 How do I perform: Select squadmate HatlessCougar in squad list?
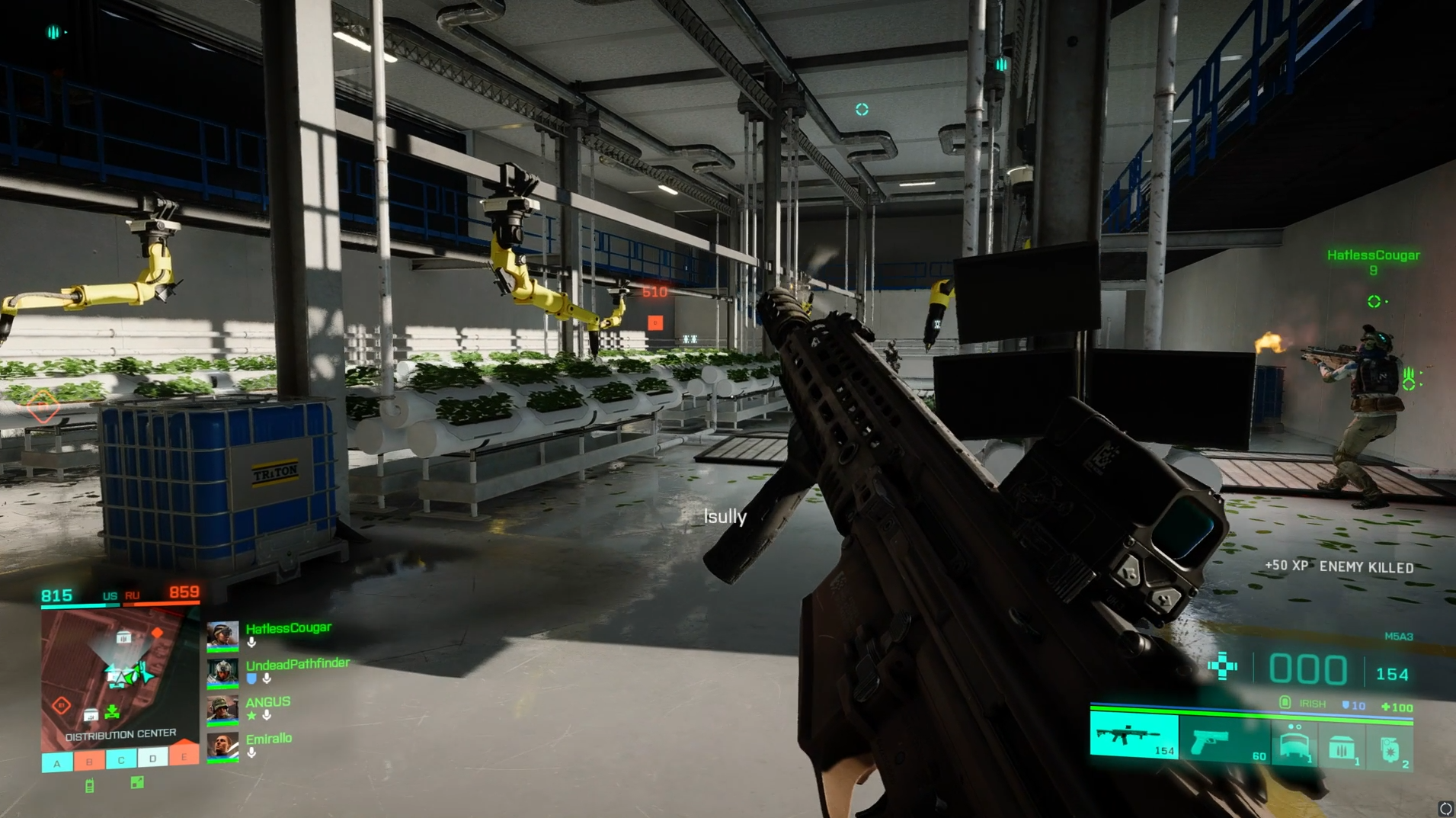pyautogui.click(x=288, y=628)
